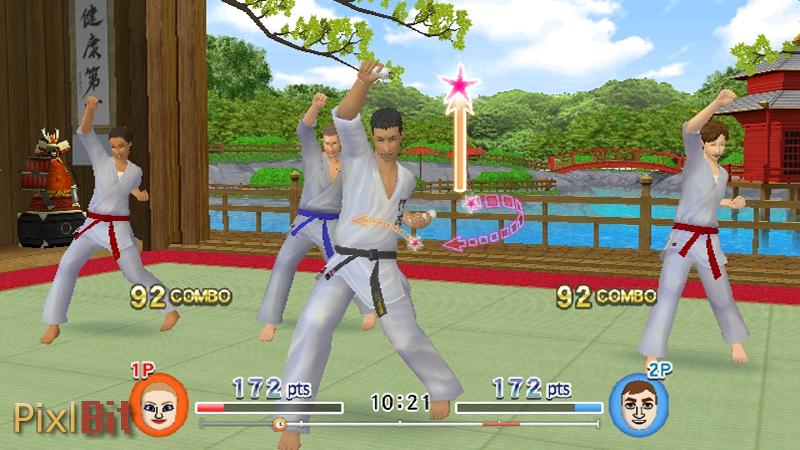This screenshot has width=800, height=450.
Task: Click the clock marker on the progress track
Action: (280, 424)
